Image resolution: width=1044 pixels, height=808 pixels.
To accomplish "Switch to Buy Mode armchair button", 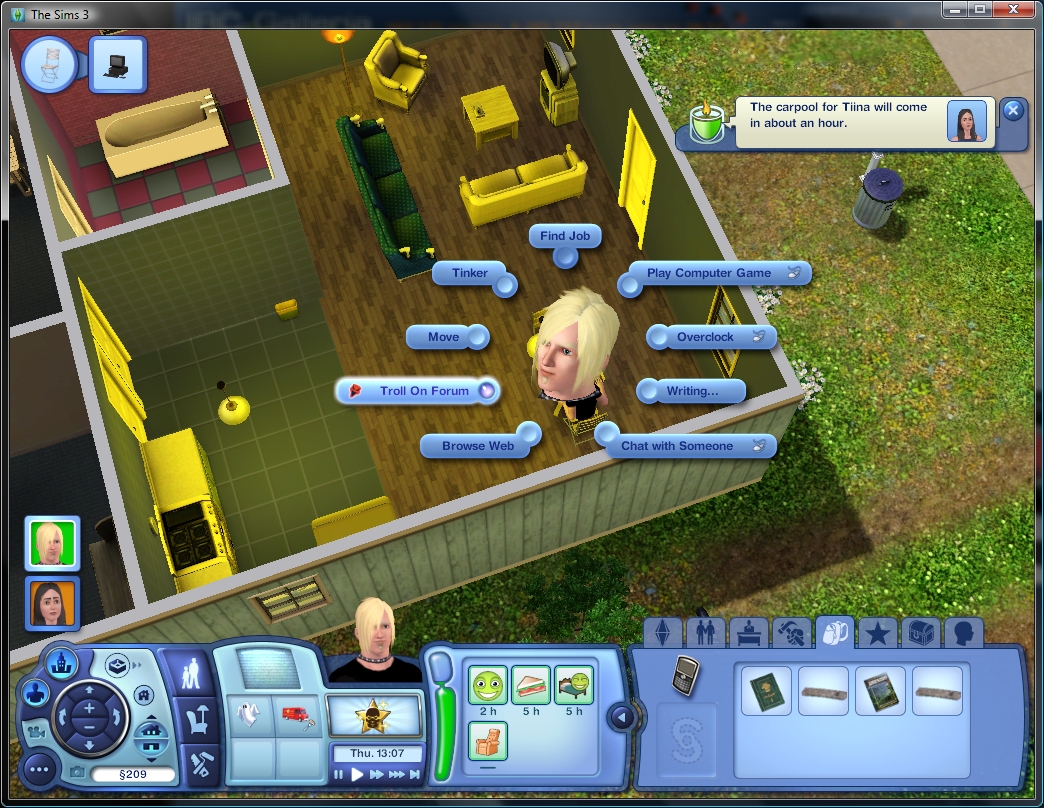I will click(x=194, y=717).
